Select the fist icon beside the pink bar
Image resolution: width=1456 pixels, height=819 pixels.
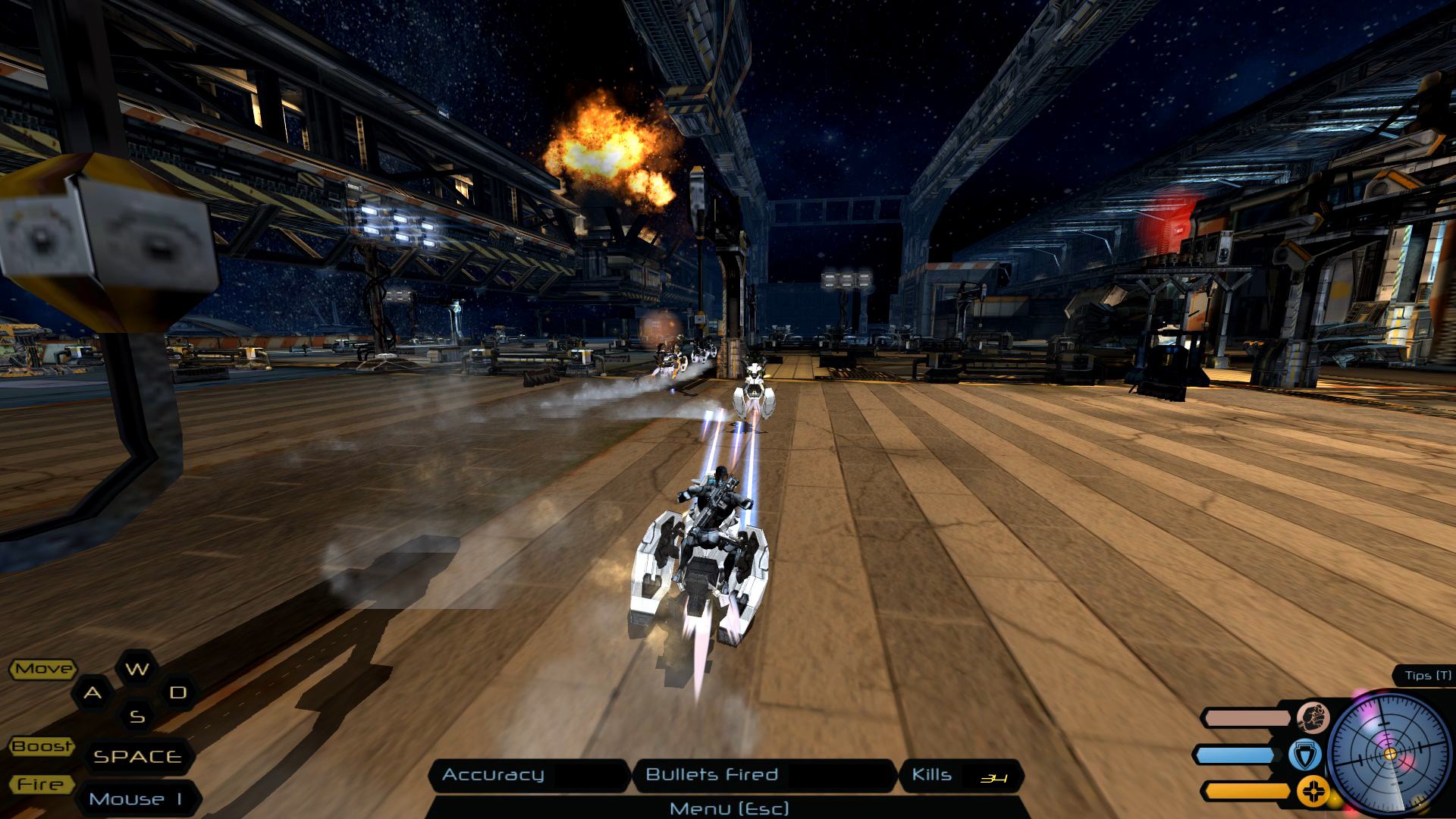1311,717
